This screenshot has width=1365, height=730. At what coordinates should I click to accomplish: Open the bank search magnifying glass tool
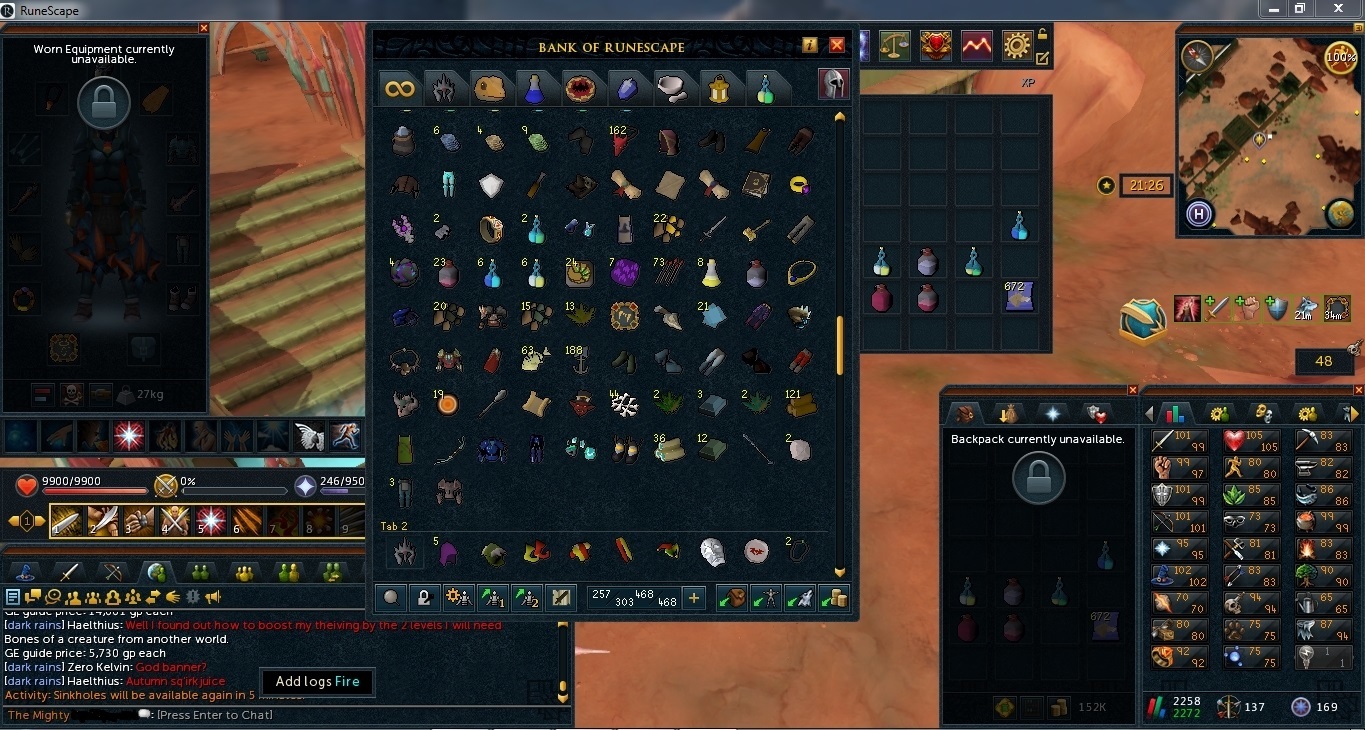390,597
